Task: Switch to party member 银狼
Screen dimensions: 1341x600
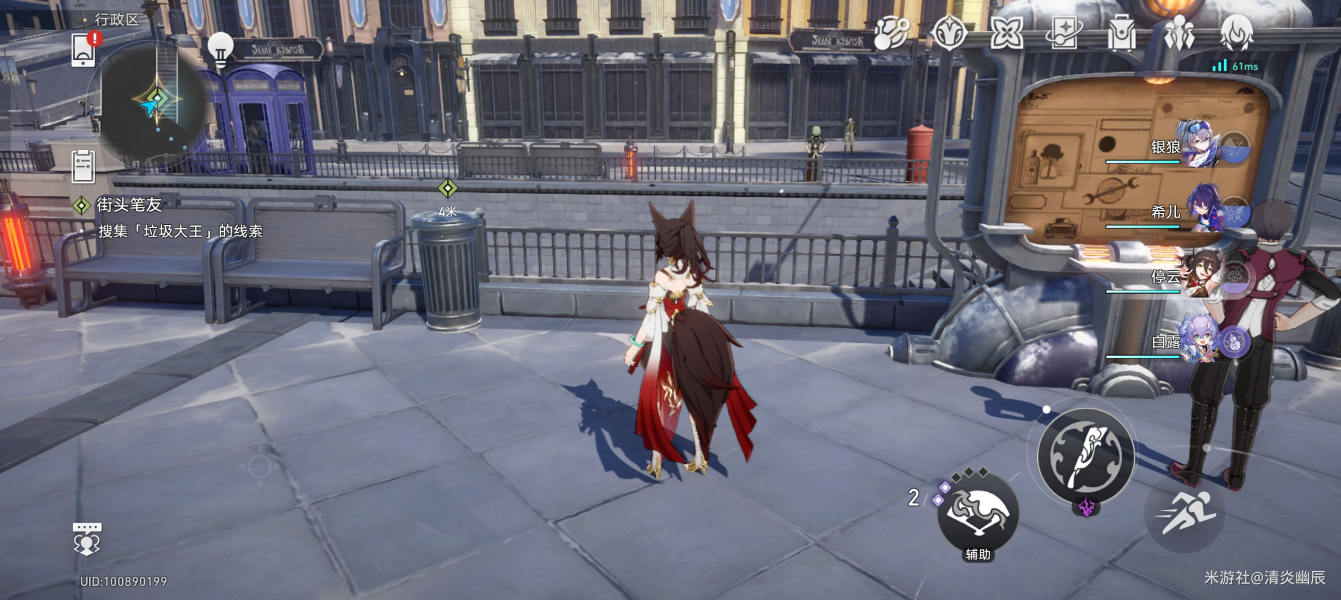Action: pos(1197,146)
